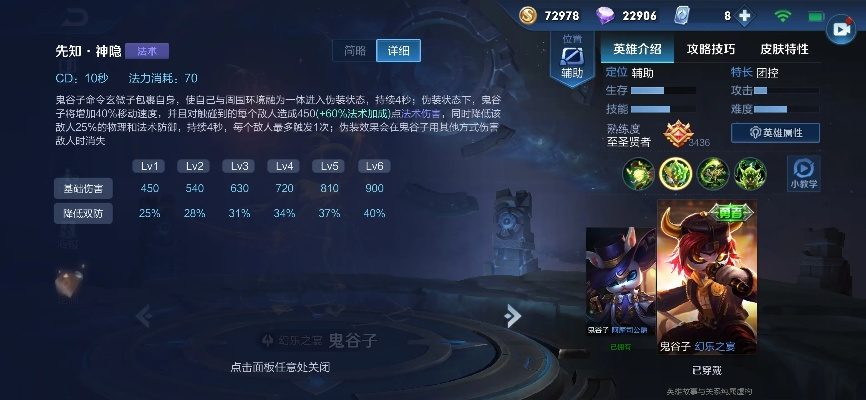Open the gold coin currency icon
Viewport: 866px width, 400px height.
click(x=528, y=15)
